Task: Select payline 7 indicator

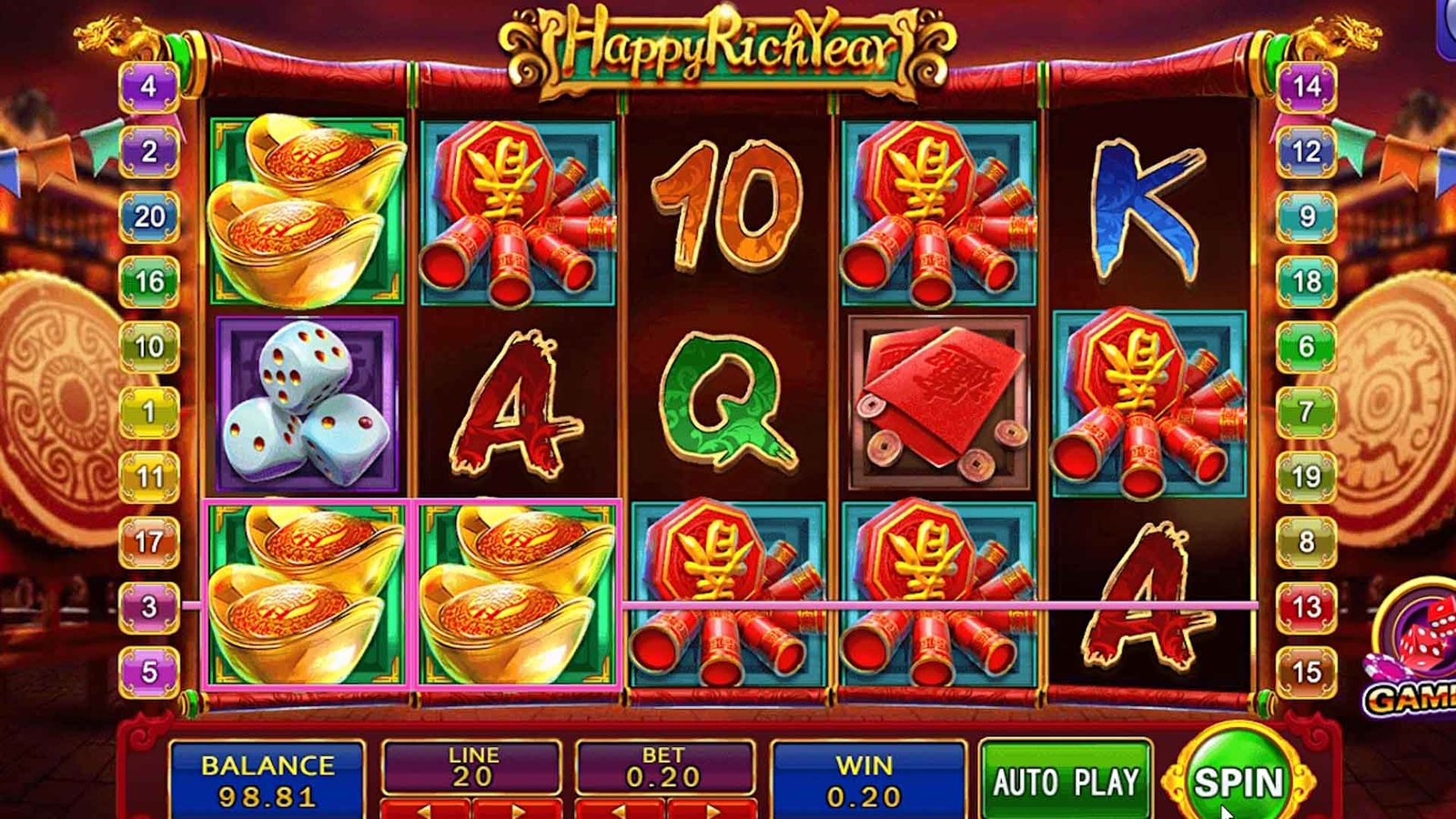Action: (1307, 411)
